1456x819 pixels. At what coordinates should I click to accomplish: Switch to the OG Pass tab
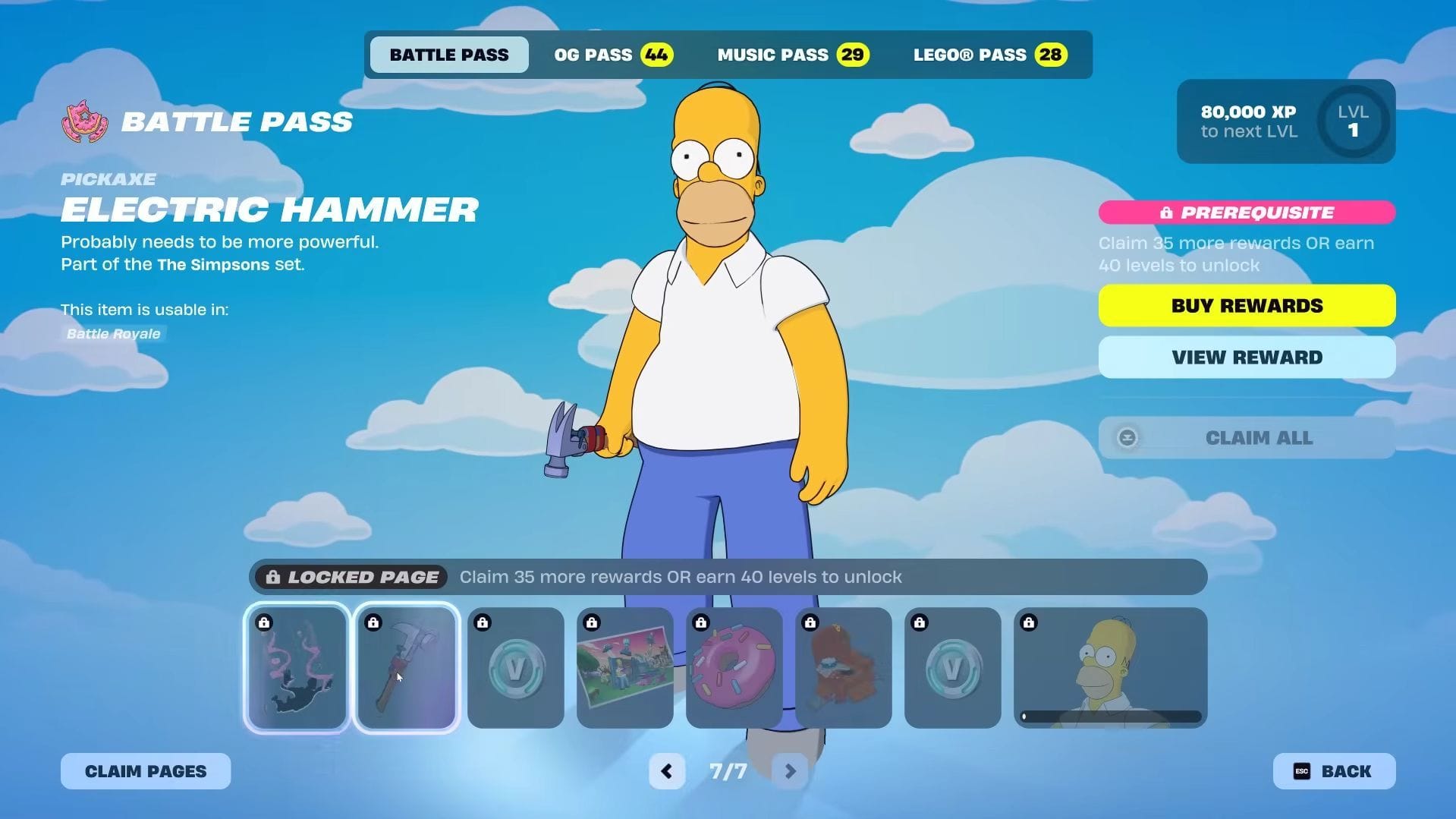point(612,54)
